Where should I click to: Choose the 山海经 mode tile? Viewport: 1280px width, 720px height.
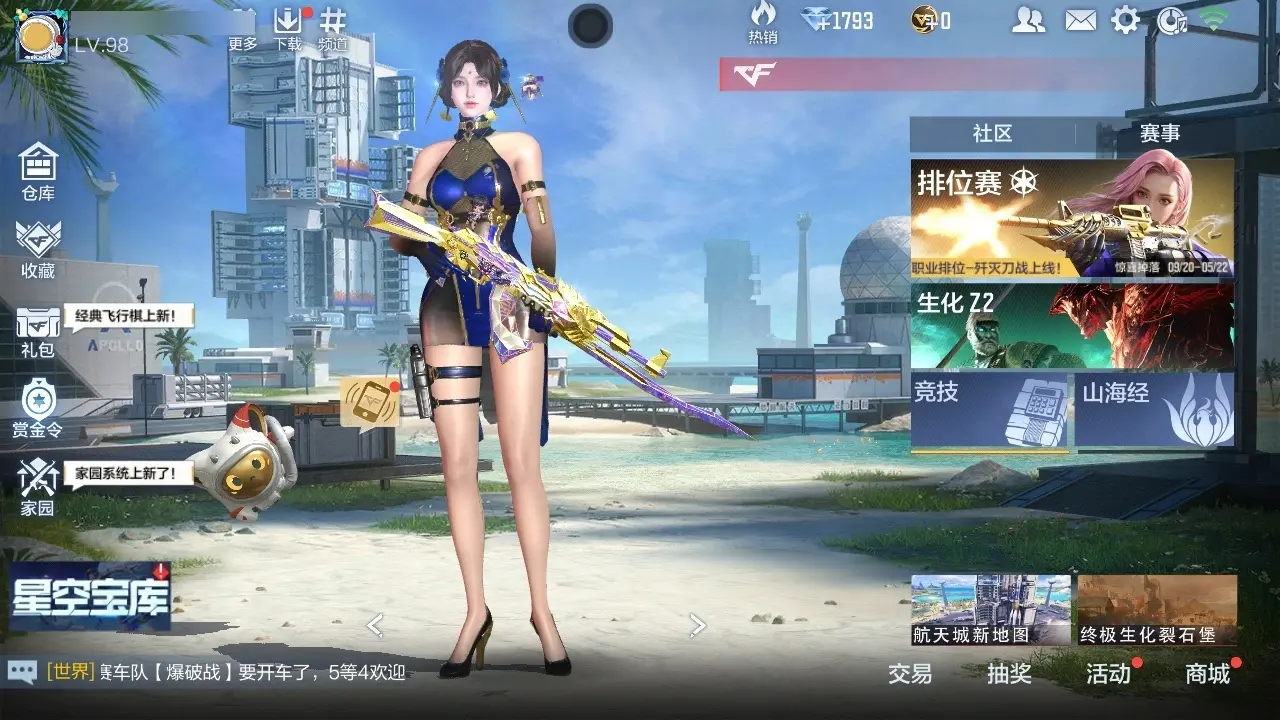[1154, 410]
